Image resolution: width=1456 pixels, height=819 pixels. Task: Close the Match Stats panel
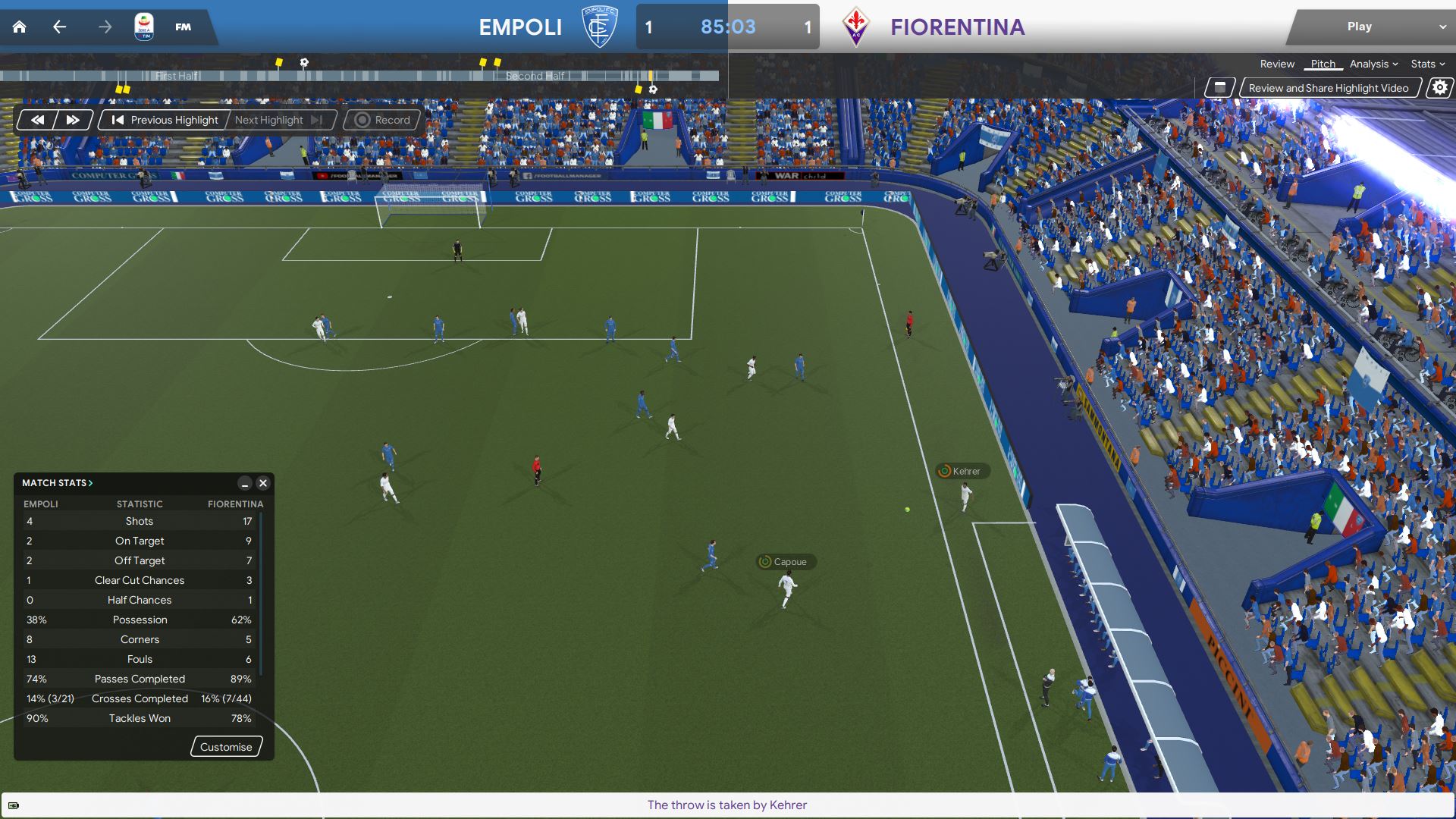(263, 483)
